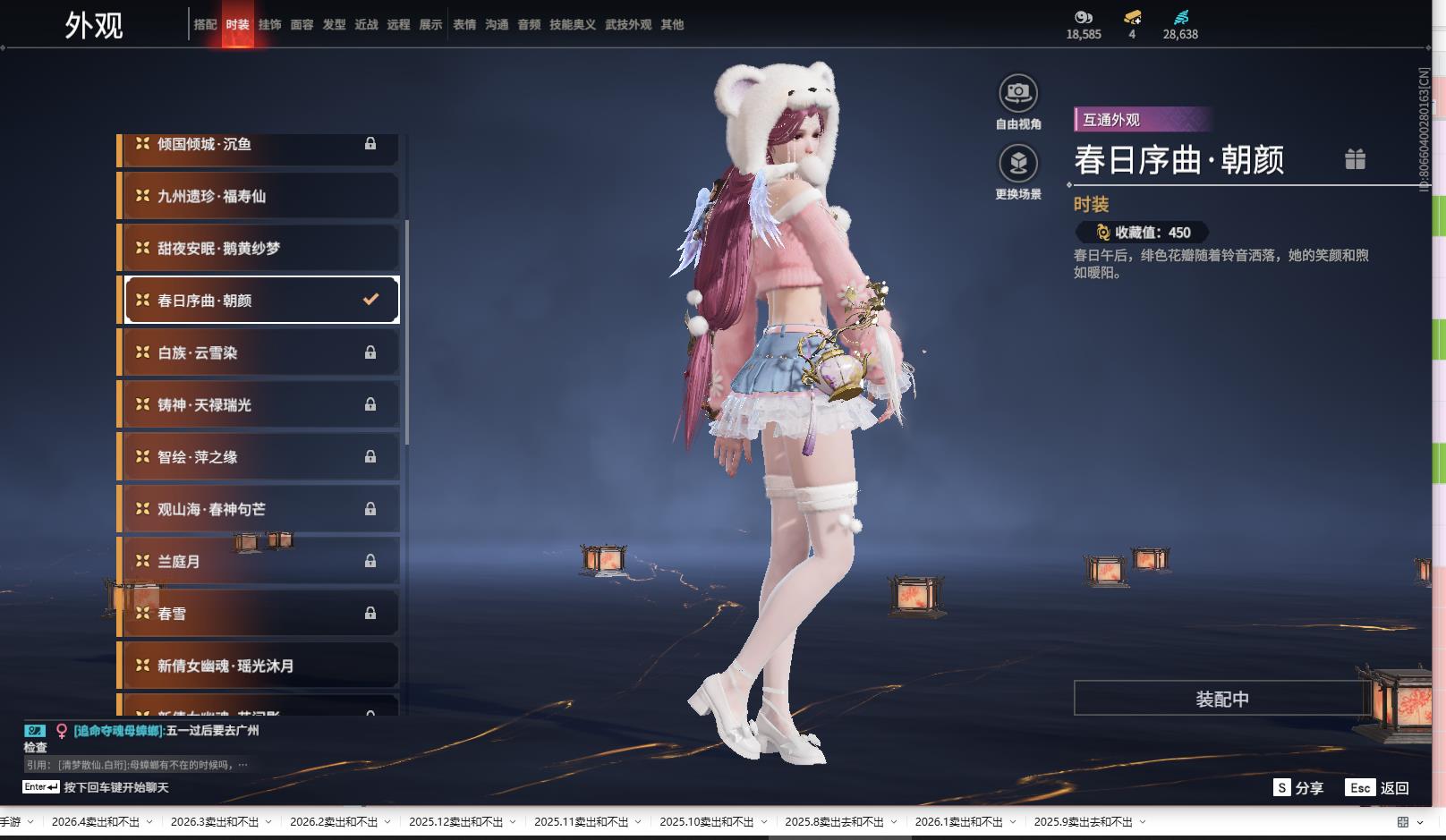This screenshot has height=840, width=1446.
Task: Select the 面容 tab
Action: 302,25
